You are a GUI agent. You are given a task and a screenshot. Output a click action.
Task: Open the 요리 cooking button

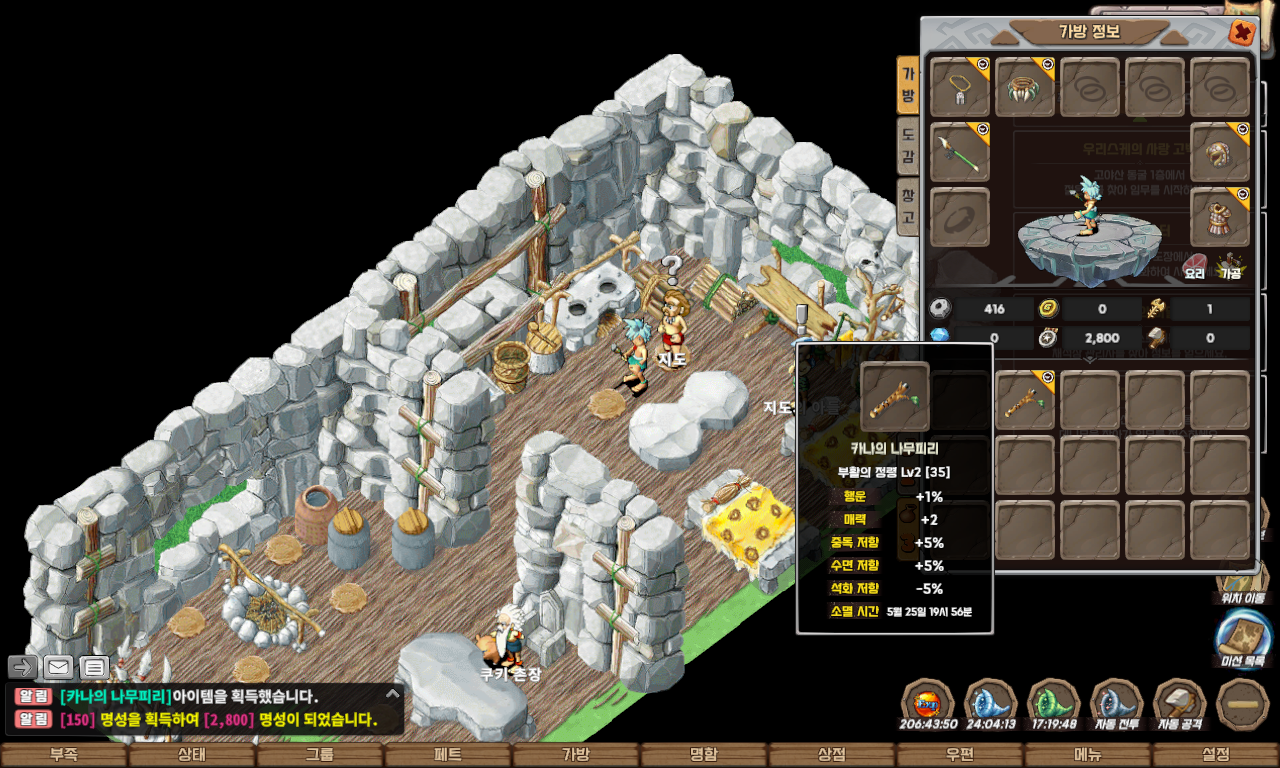click(x=1195, y=267)
